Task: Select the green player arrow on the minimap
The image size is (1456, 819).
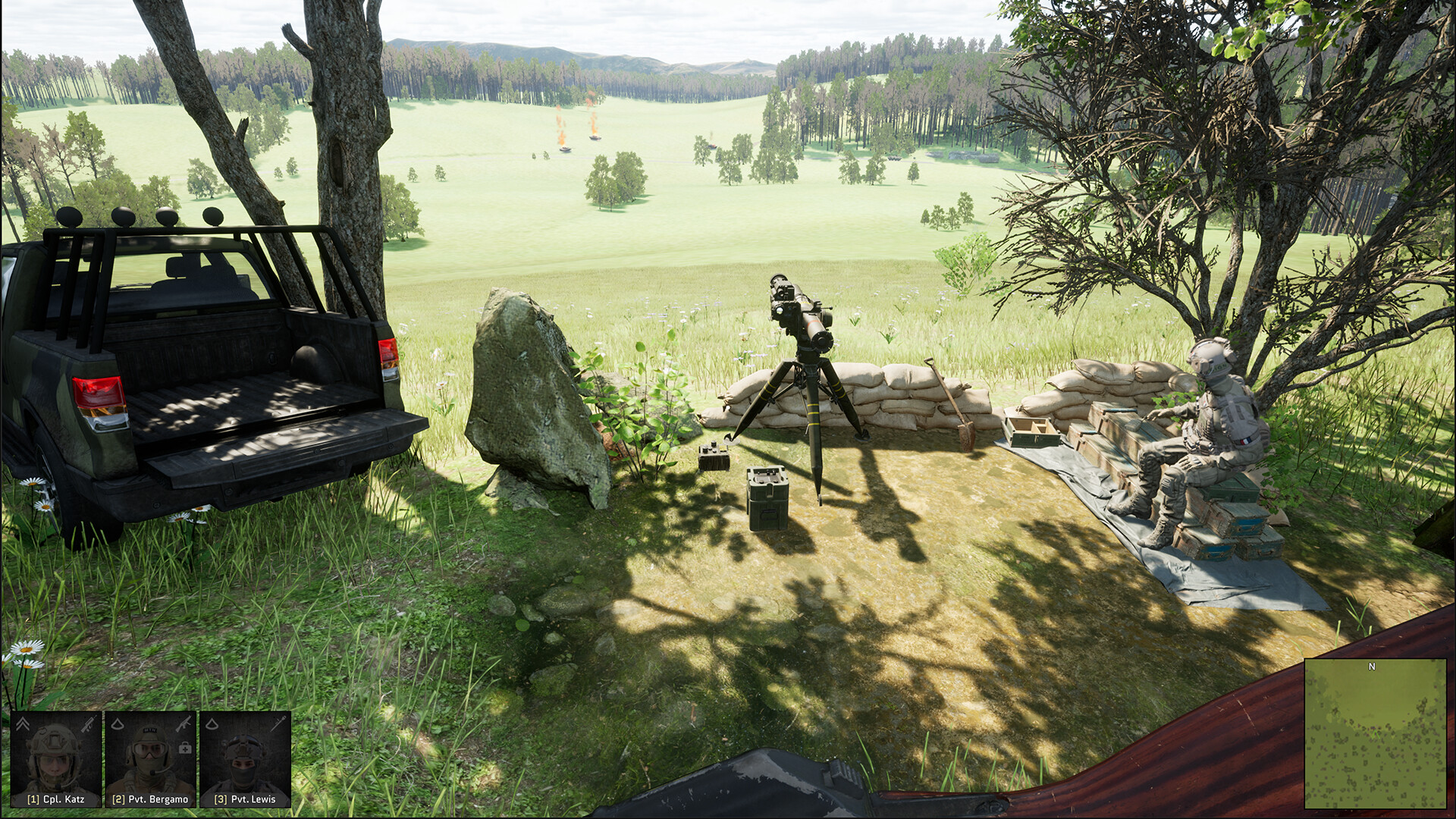Action: point(1375,734)
